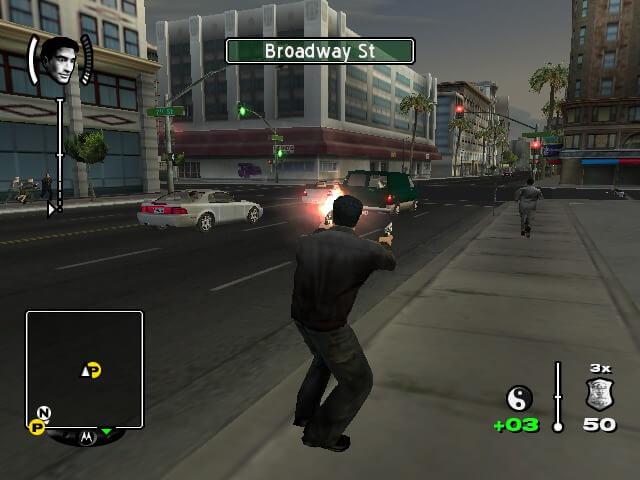Select the Broadway St street sign label
The width and height of the screenshot is (640, 480).
point(319,51)
